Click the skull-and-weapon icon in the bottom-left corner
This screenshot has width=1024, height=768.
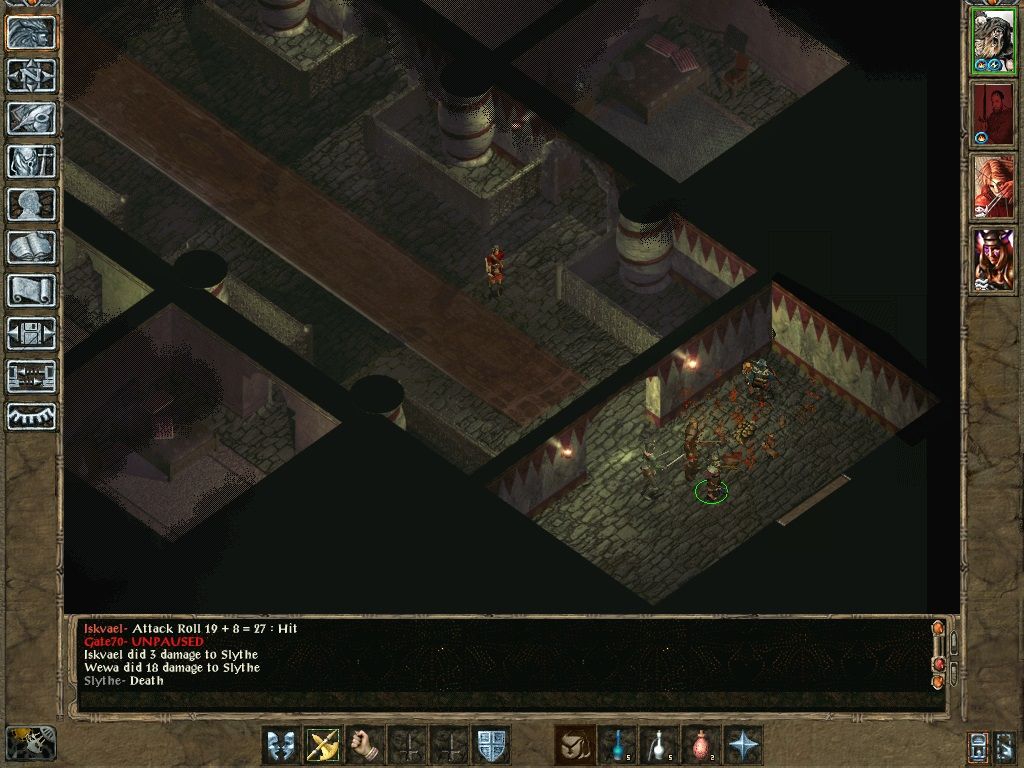pyautogui.click(x=30, y=742)
